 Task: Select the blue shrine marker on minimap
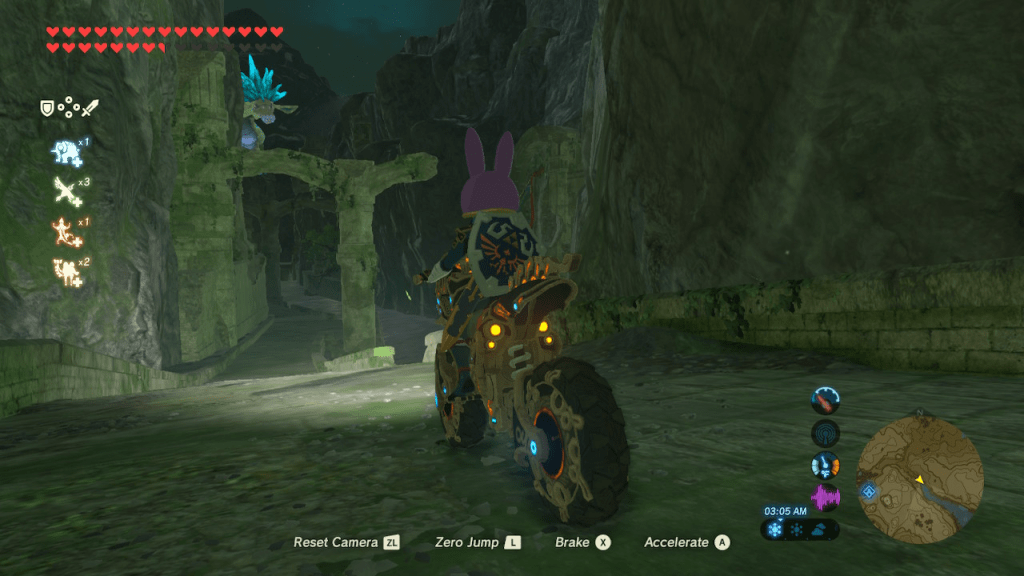[x=869, y=491]
